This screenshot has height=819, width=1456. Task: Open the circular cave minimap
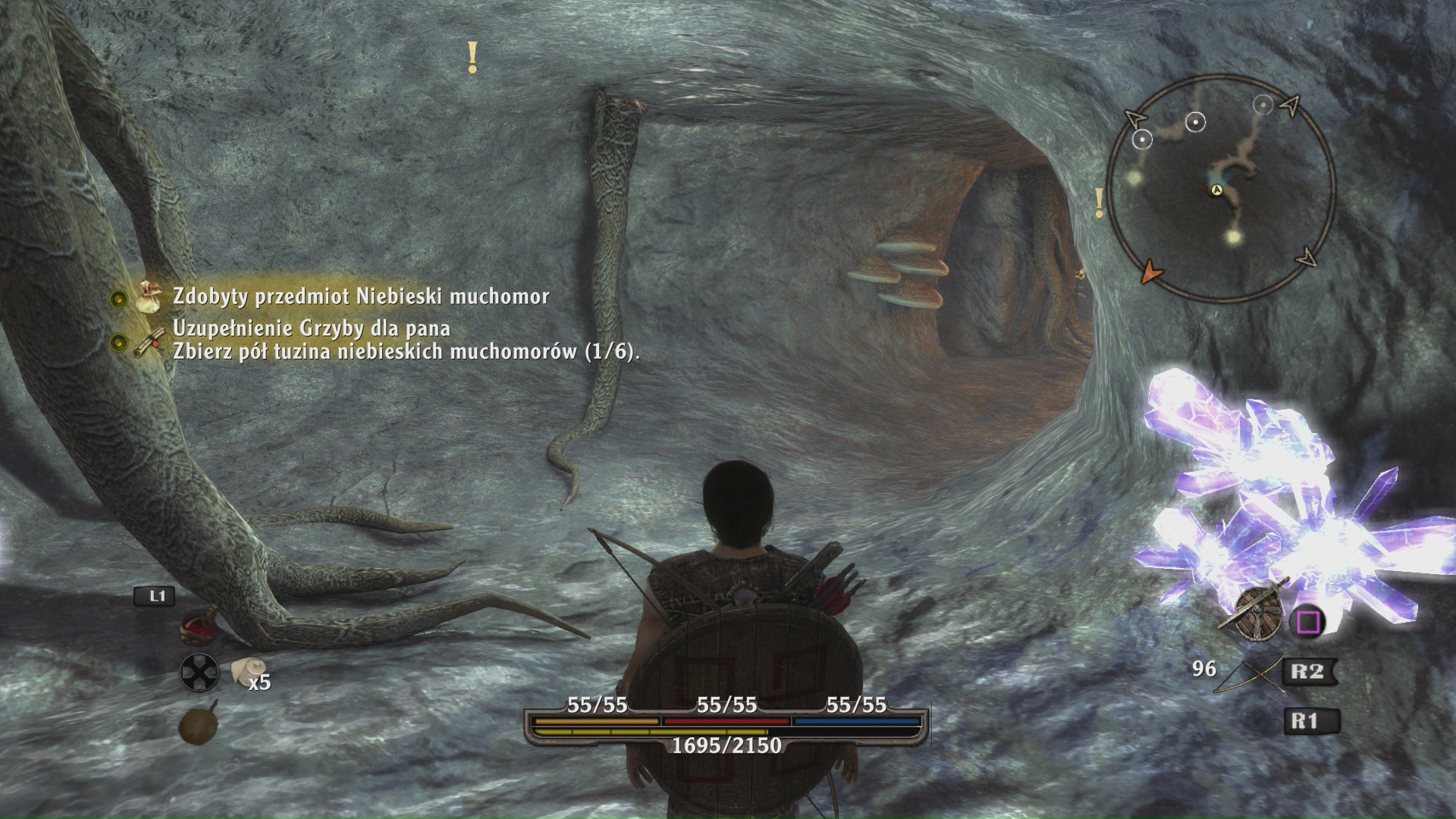[1219, 189]
